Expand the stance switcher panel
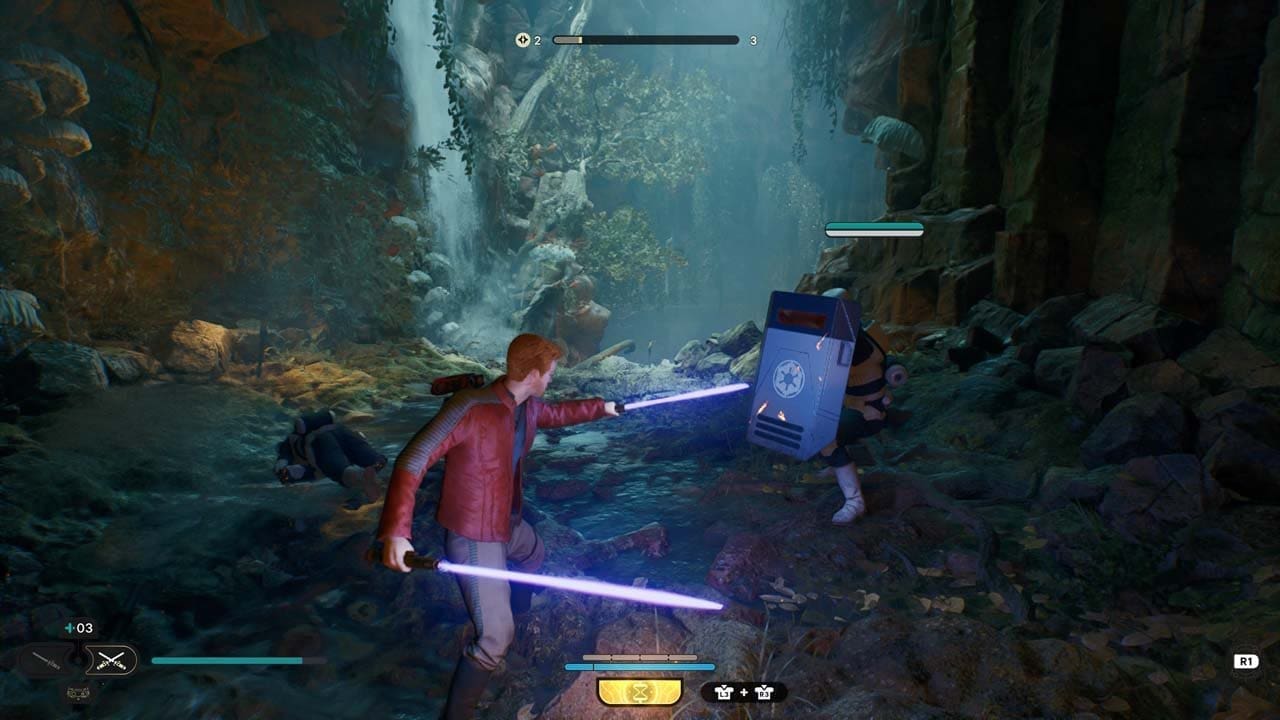This screenshot has width=1280, height=720. point(78,658)
